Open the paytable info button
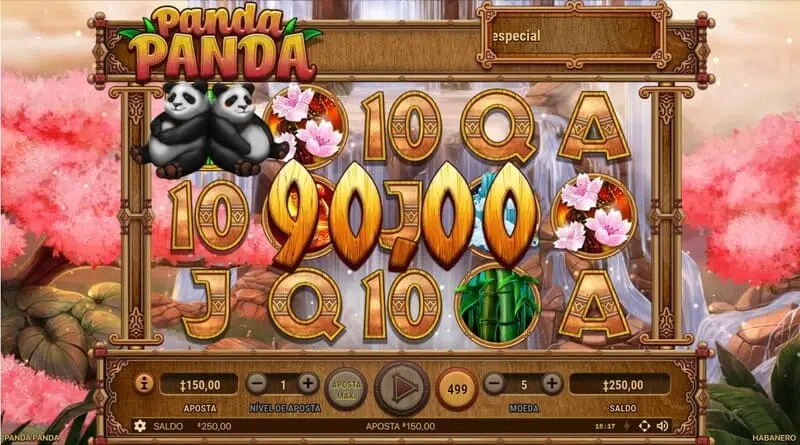This screenshot has width=800, height=445. [143, 384]
